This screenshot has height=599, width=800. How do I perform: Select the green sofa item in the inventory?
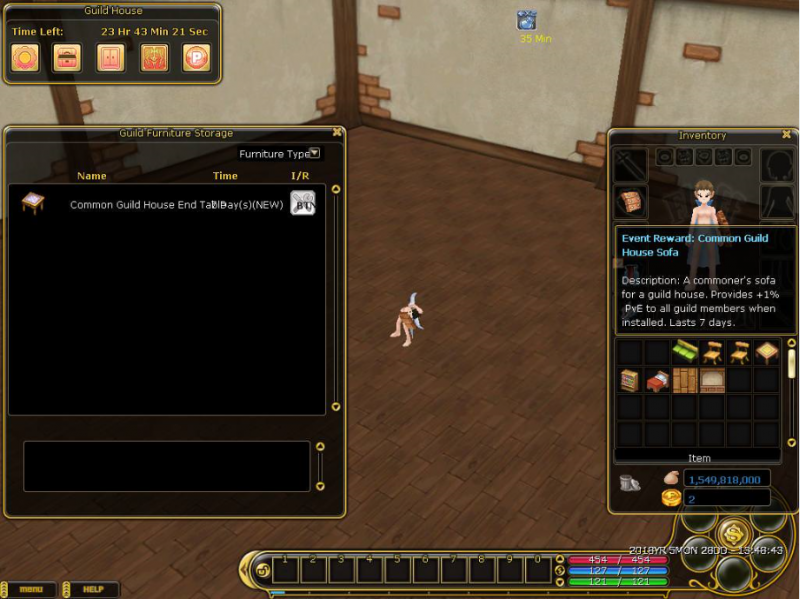pos(684,352)
